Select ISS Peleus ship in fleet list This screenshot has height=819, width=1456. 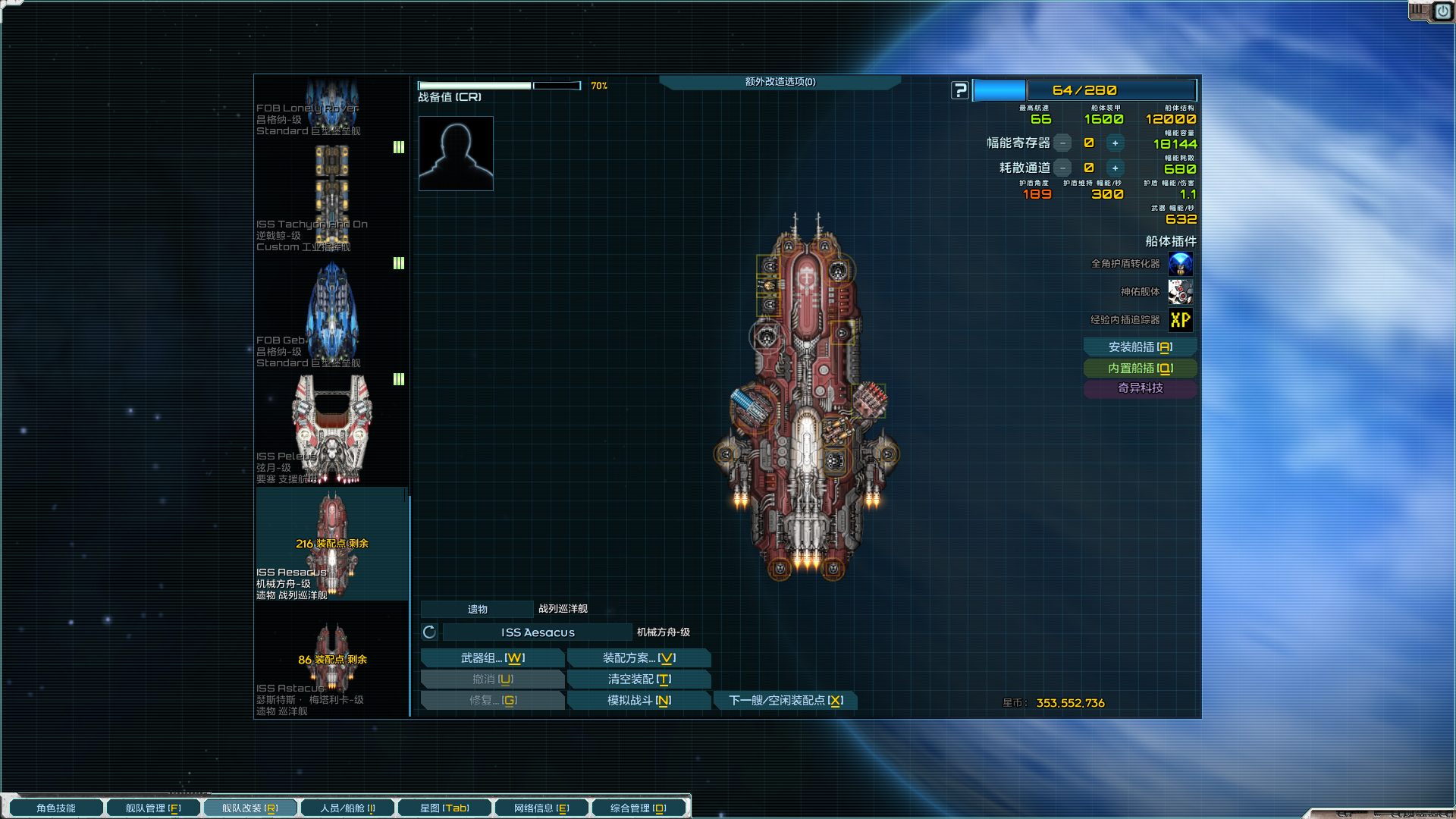pos(331,430)
